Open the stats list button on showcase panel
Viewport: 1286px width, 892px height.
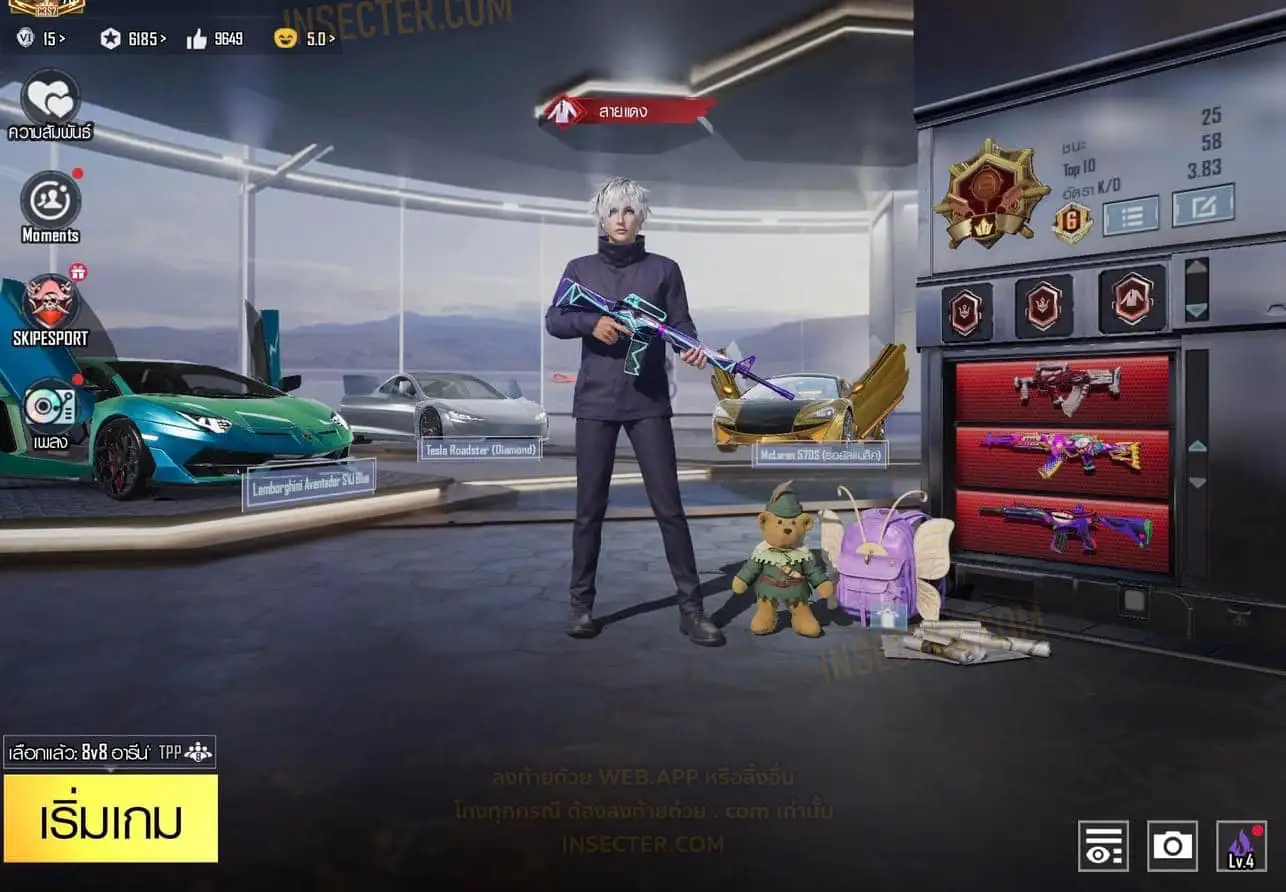[x=1130, y=215]
